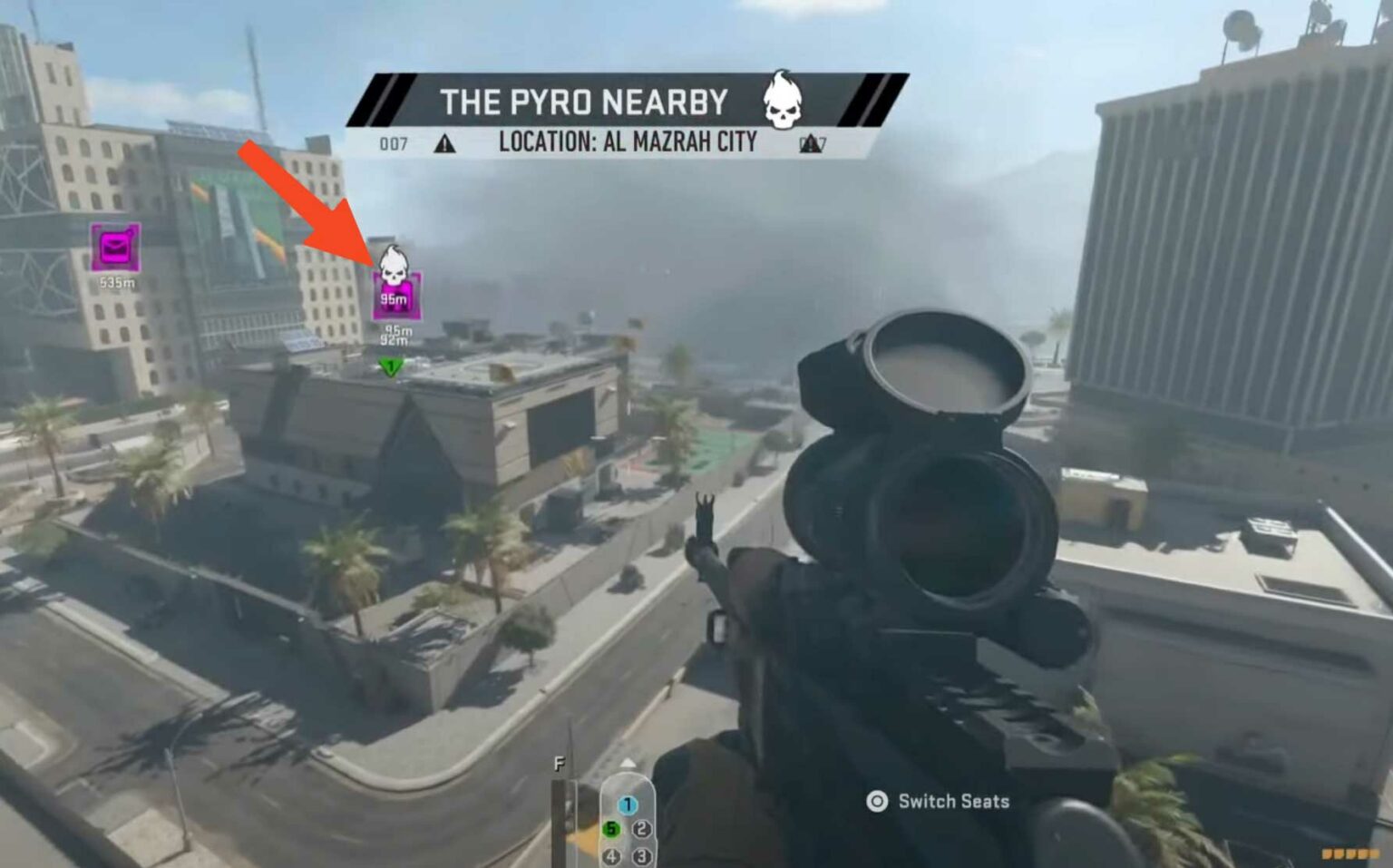Click the green number 1 objective marker
This screenshot has width=1393, height=868.
tap(390, 366)
